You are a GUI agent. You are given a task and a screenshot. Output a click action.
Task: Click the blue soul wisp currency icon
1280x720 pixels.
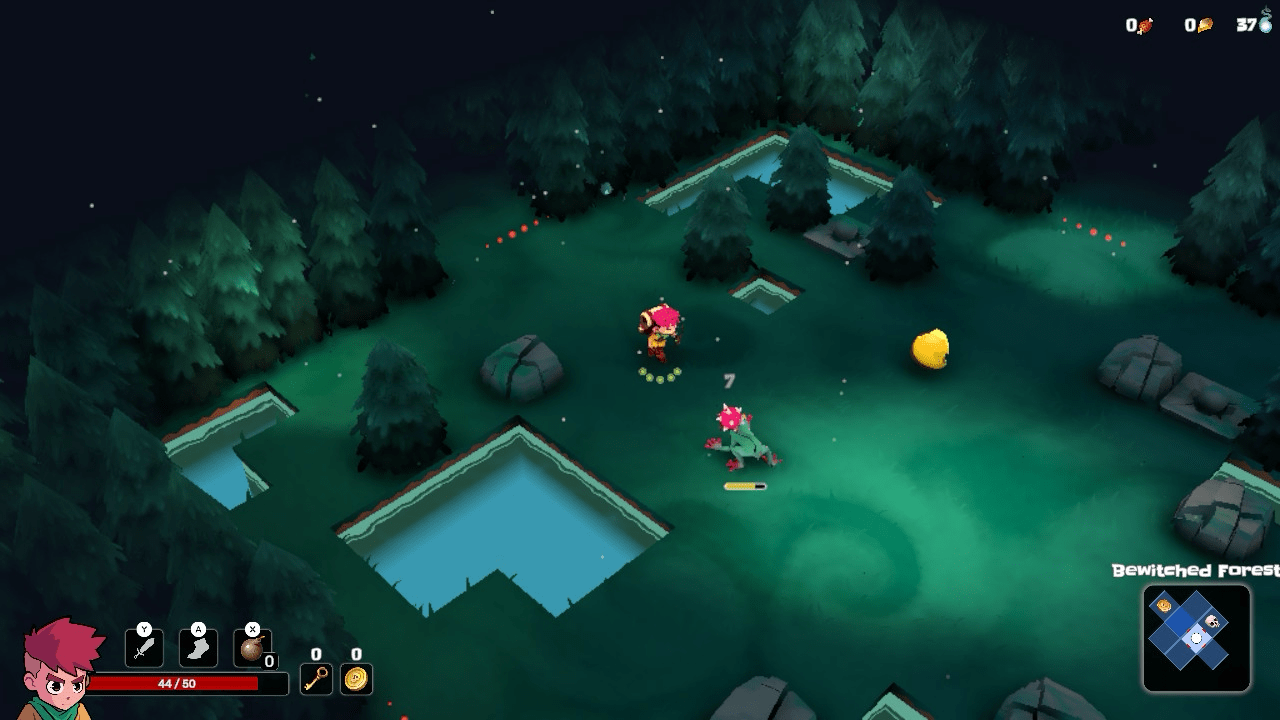click(x=1264, y=23)
